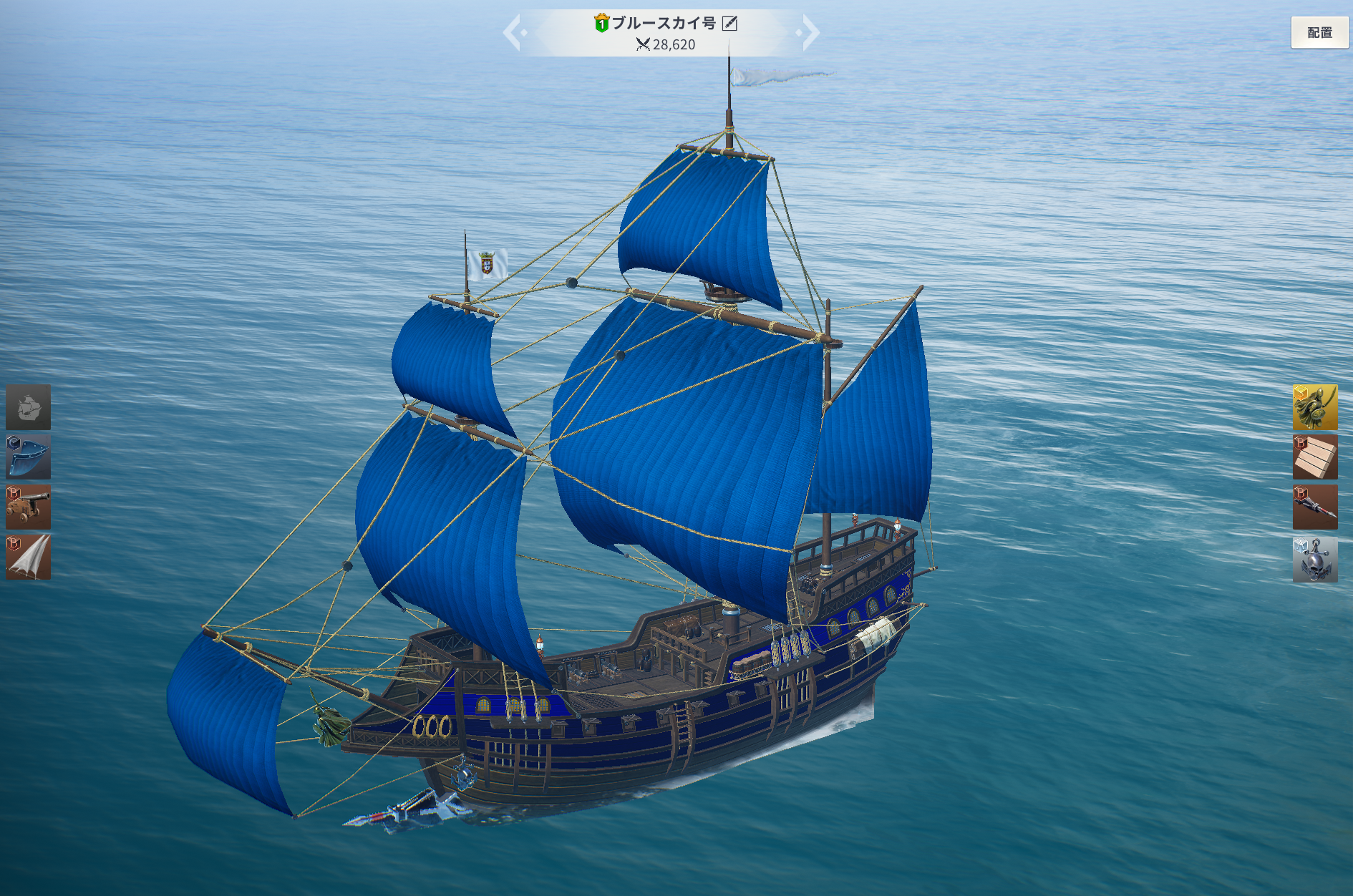Select the cannon equipment slot
Viewport: 1353px width, 896px height.
pyautogui.click(x=29, y=507)
